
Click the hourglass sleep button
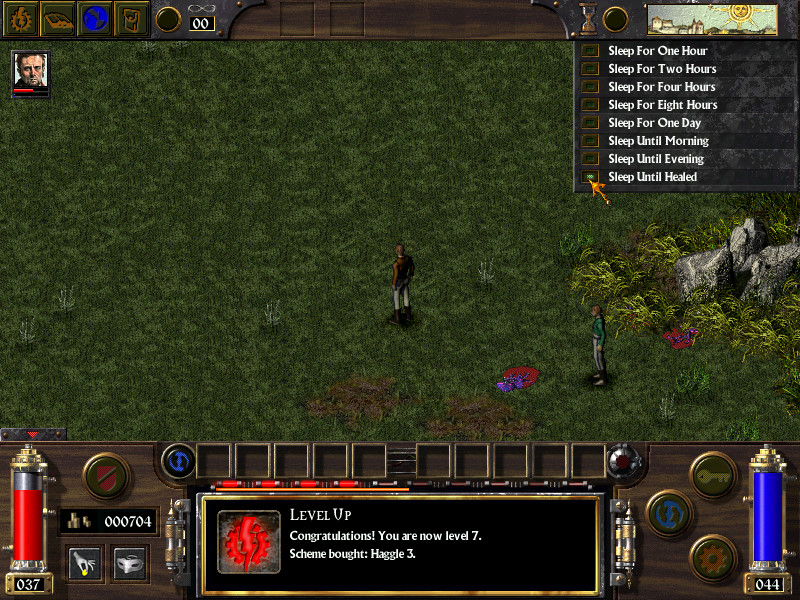pos(588,18)
